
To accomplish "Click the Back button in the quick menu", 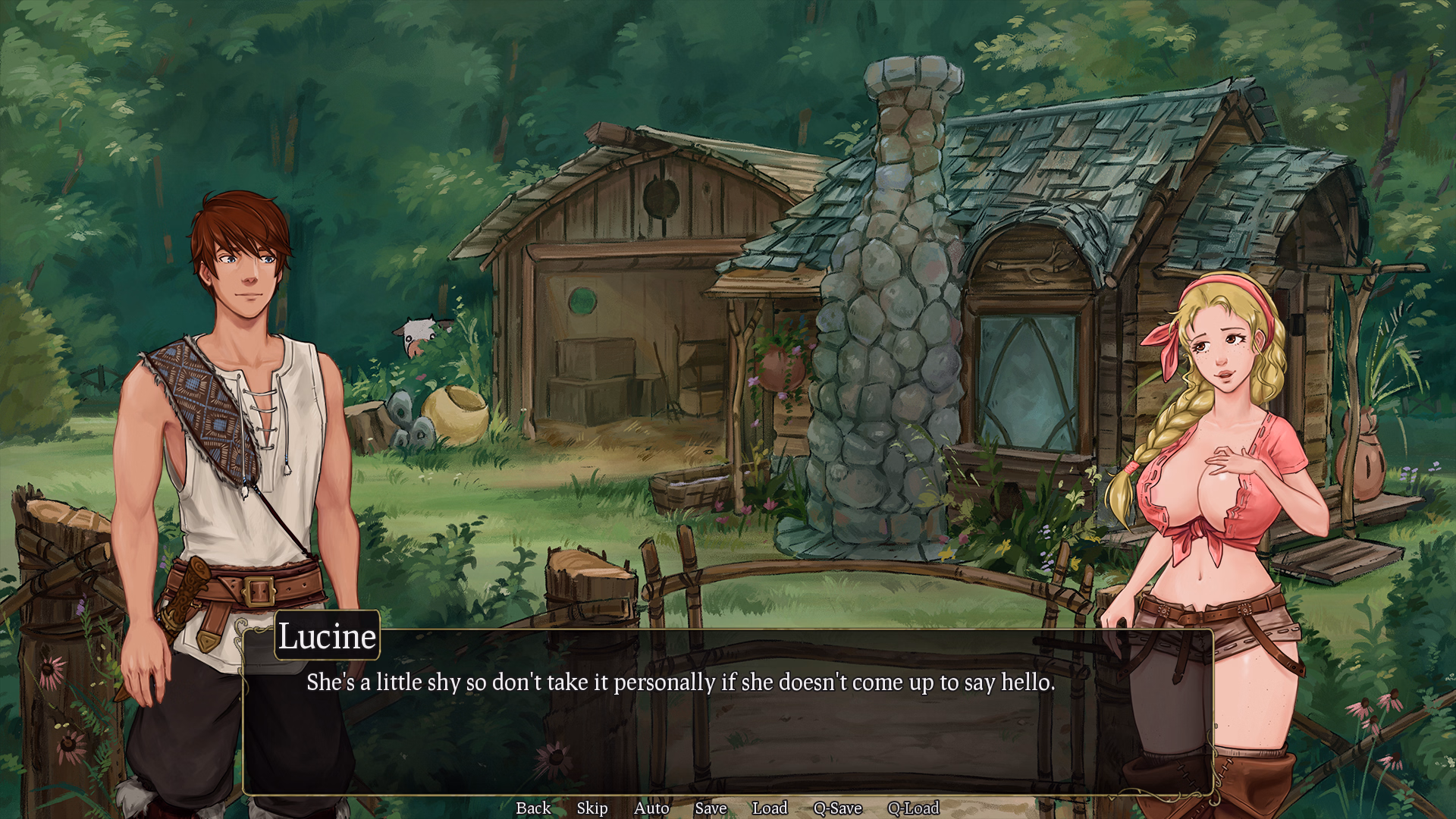I will click(533, 808).
